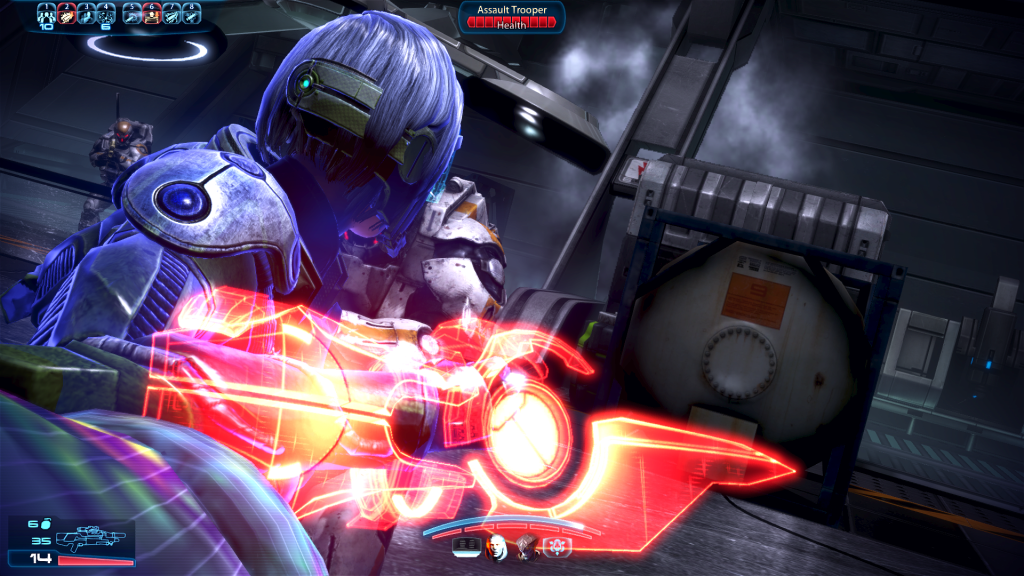1024x576 pixels.
Task: Select the power in quick slot 5
Action: tap(132, 13)
